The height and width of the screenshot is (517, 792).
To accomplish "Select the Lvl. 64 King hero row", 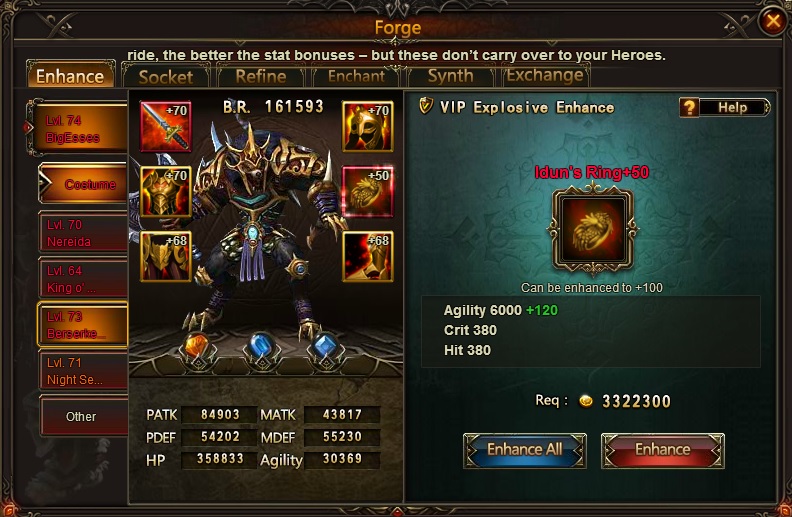I will point(82,279).
